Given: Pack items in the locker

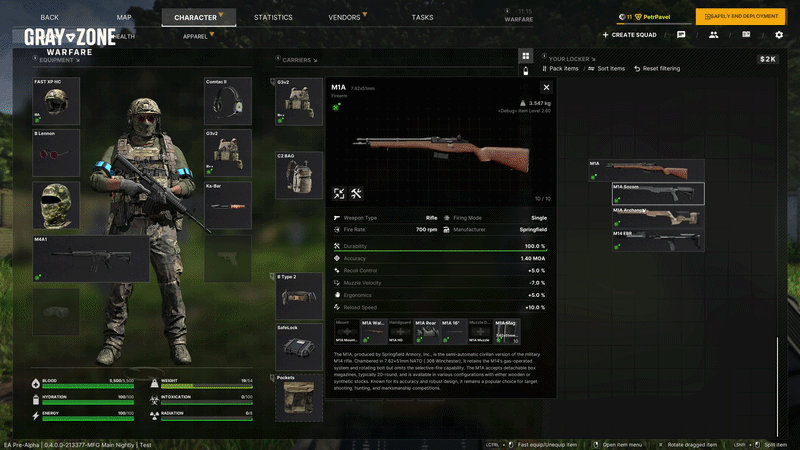Looking at the screenshot, I should tap(561, 69).
